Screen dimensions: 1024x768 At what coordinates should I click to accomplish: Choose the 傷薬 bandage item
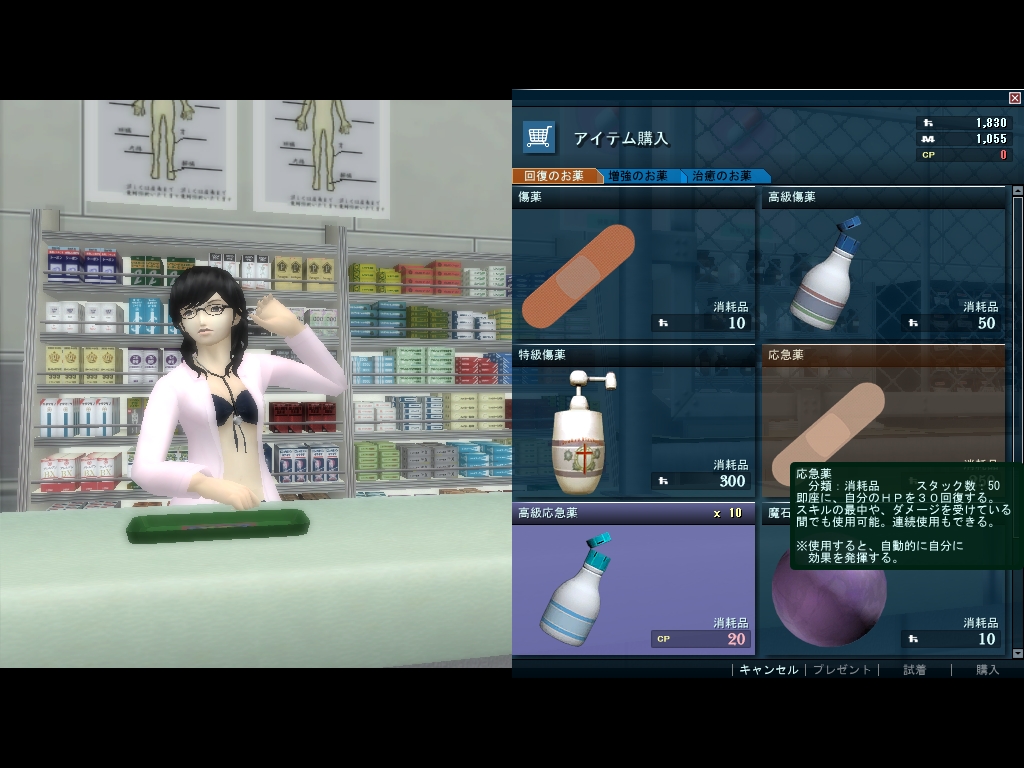click(x=632, y=270)
